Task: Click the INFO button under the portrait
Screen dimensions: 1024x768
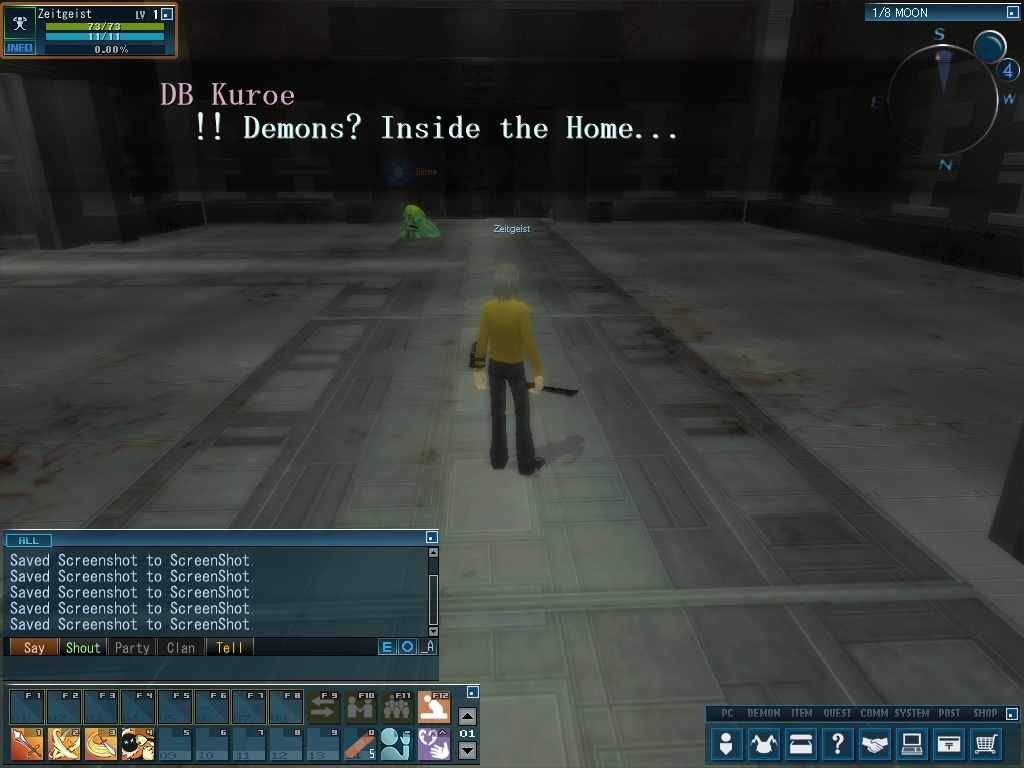Action: (20, 48)
